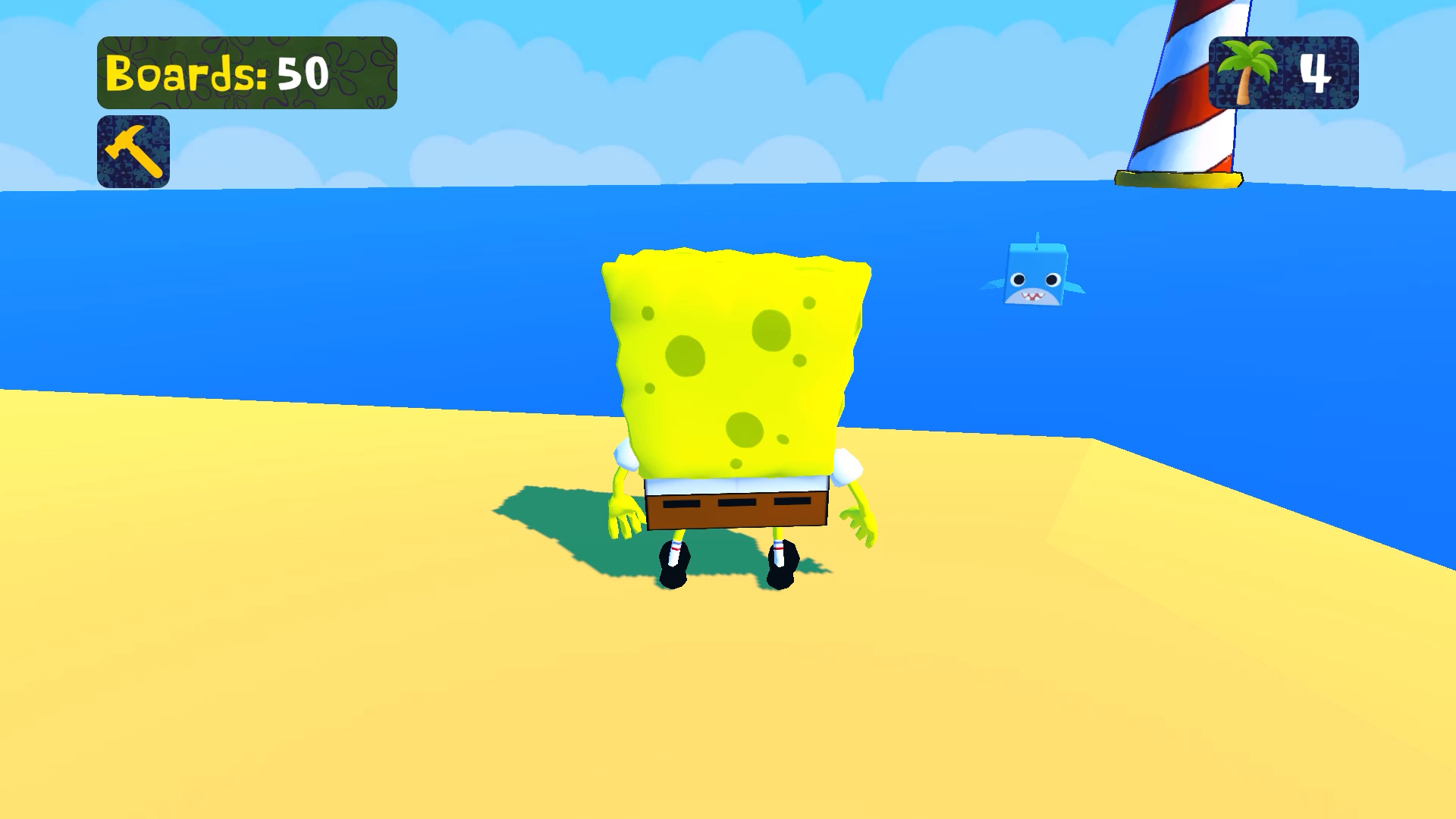Click on SpongeBob's brown pants
The width and height of the screenshot is (1456, 819).
pos(732,508)
